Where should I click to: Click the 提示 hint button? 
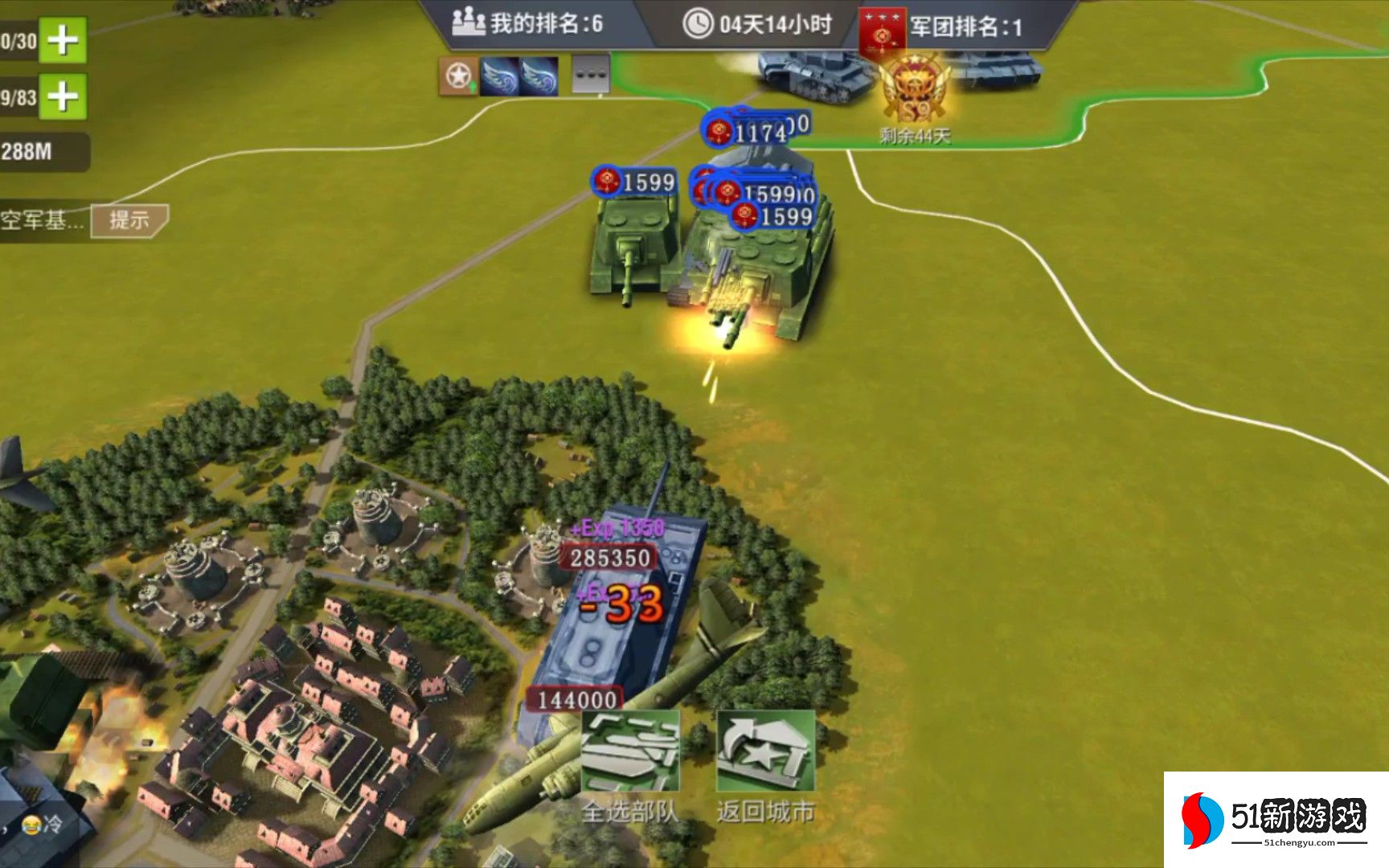[x=129, y=220]
